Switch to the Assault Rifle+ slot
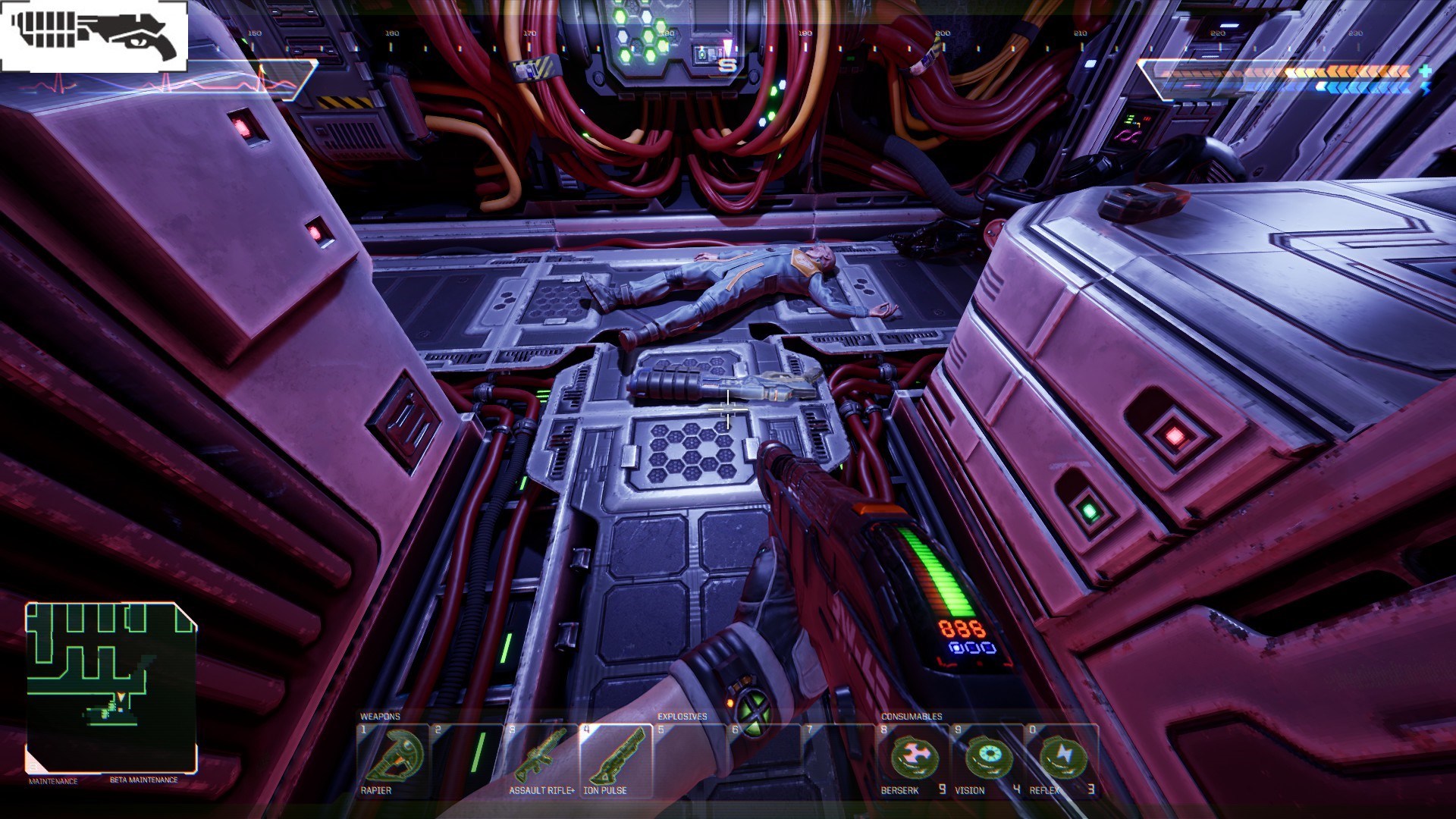1456x819 pixels. tap(541, 759)
